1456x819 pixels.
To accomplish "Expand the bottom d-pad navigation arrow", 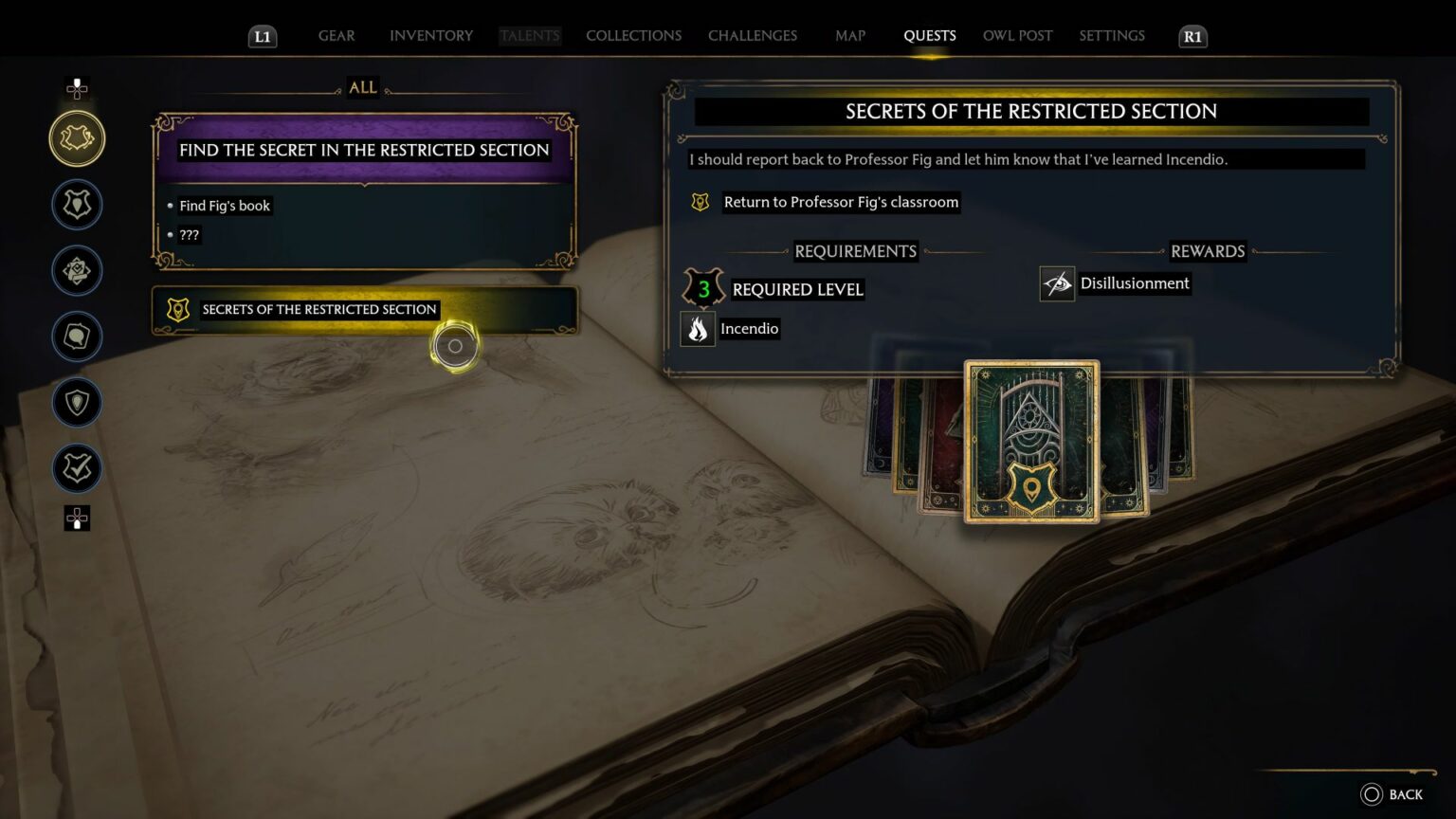I will [77, 519].
